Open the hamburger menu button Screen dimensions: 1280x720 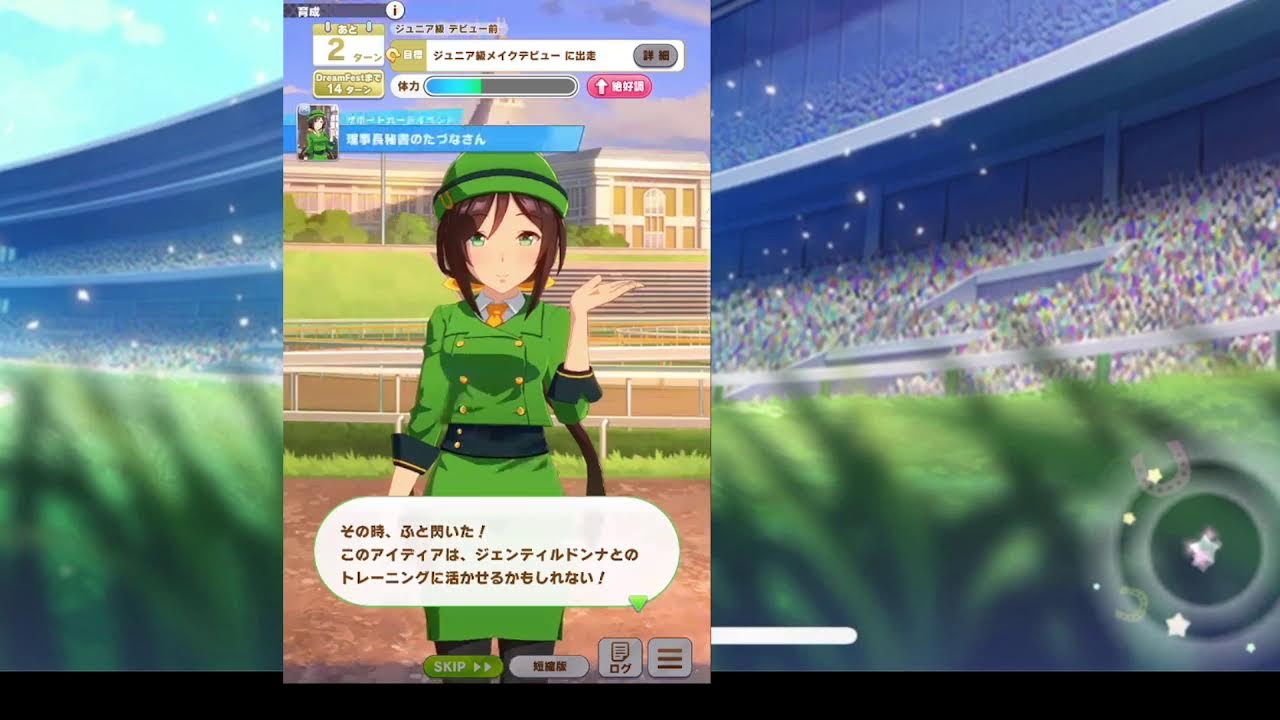click(x=670, y=658)
